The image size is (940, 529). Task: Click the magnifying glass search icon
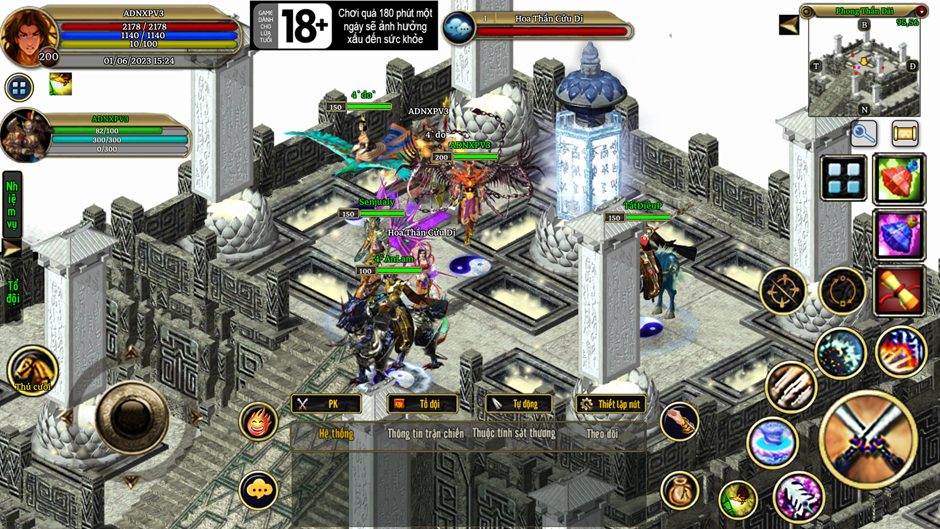pos(864,132)
